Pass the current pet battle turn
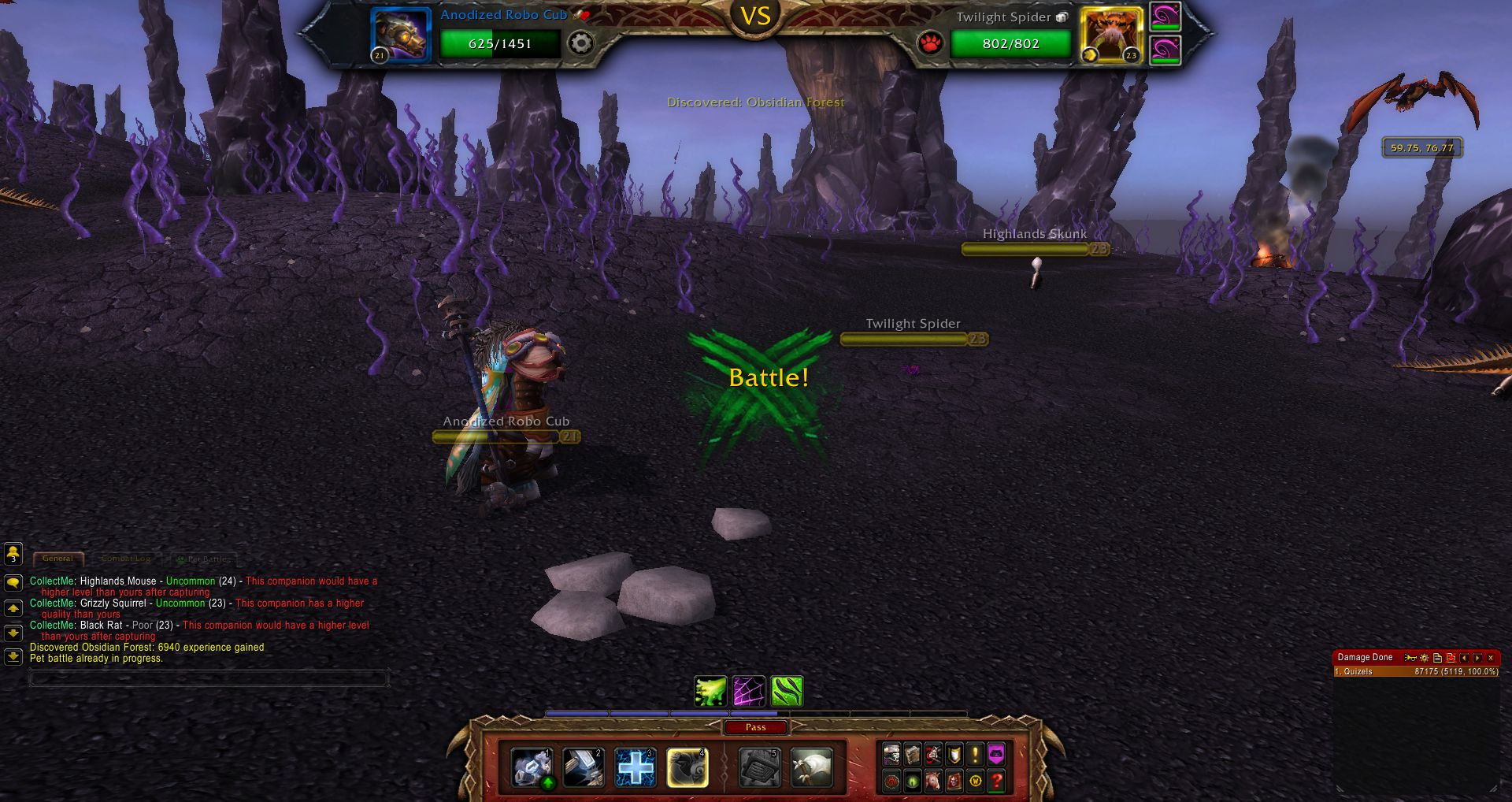Image resolution: width=1512 pixels, height=802 pixels. pos(755,727)
